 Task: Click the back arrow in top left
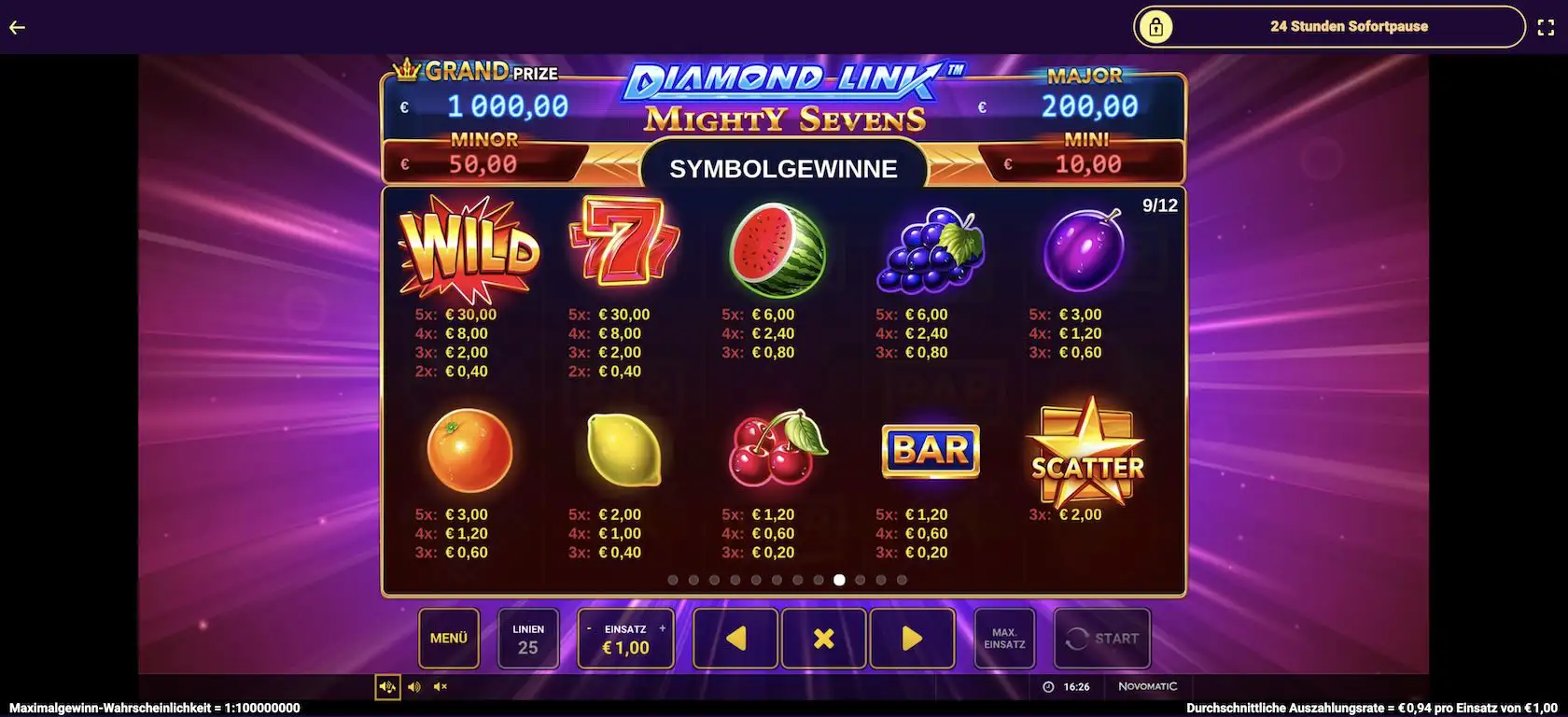pos(17,26)
